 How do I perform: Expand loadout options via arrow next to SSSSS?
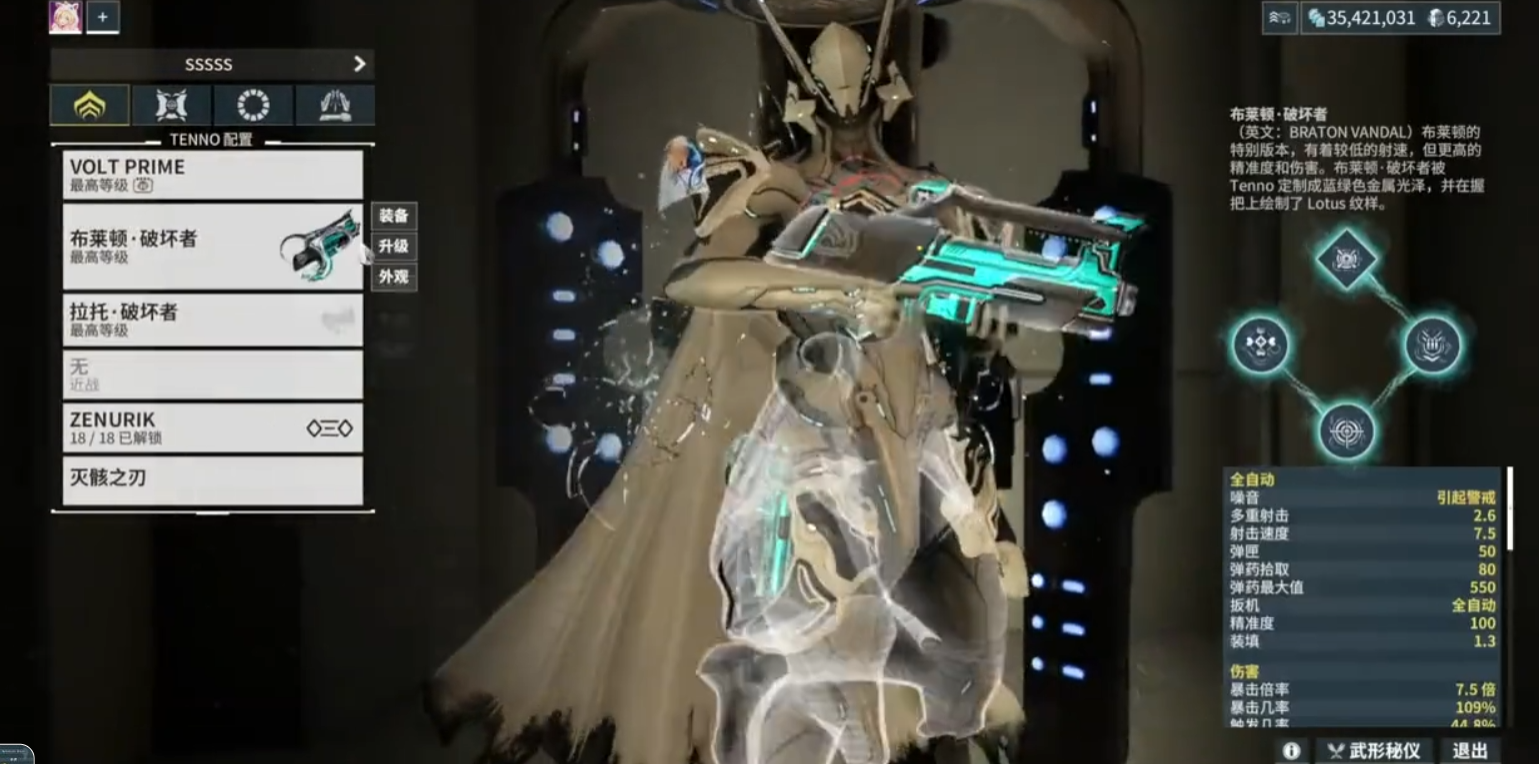359,63
